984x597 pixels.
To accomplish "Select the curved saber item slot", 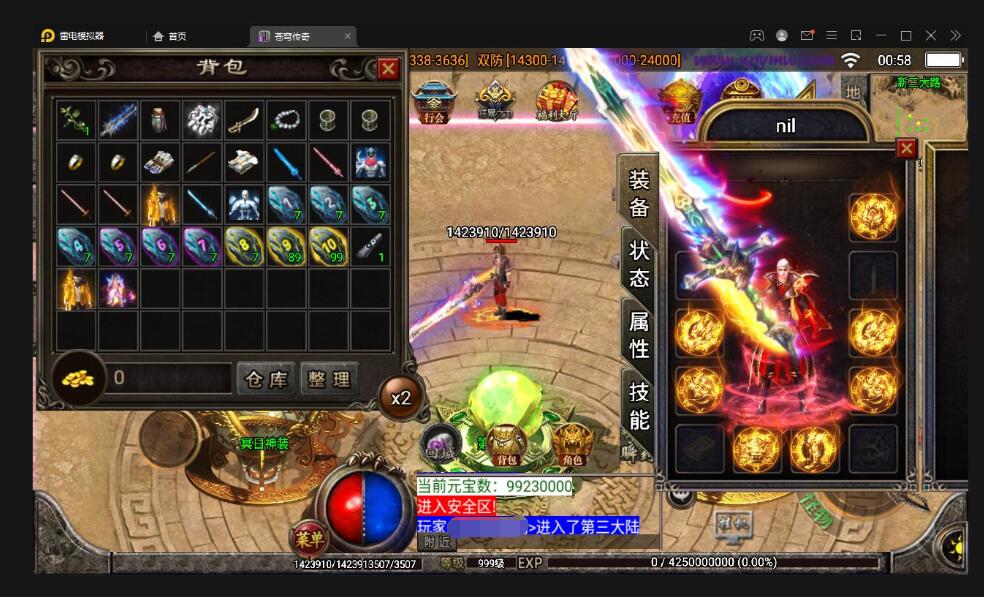I will coord(244,120).
